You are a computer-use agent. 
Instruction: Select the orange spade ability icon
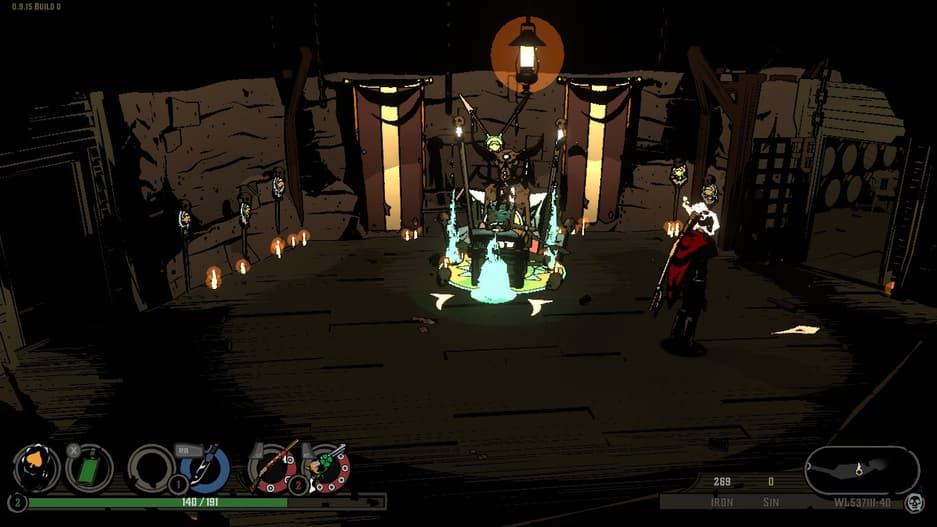36,468
